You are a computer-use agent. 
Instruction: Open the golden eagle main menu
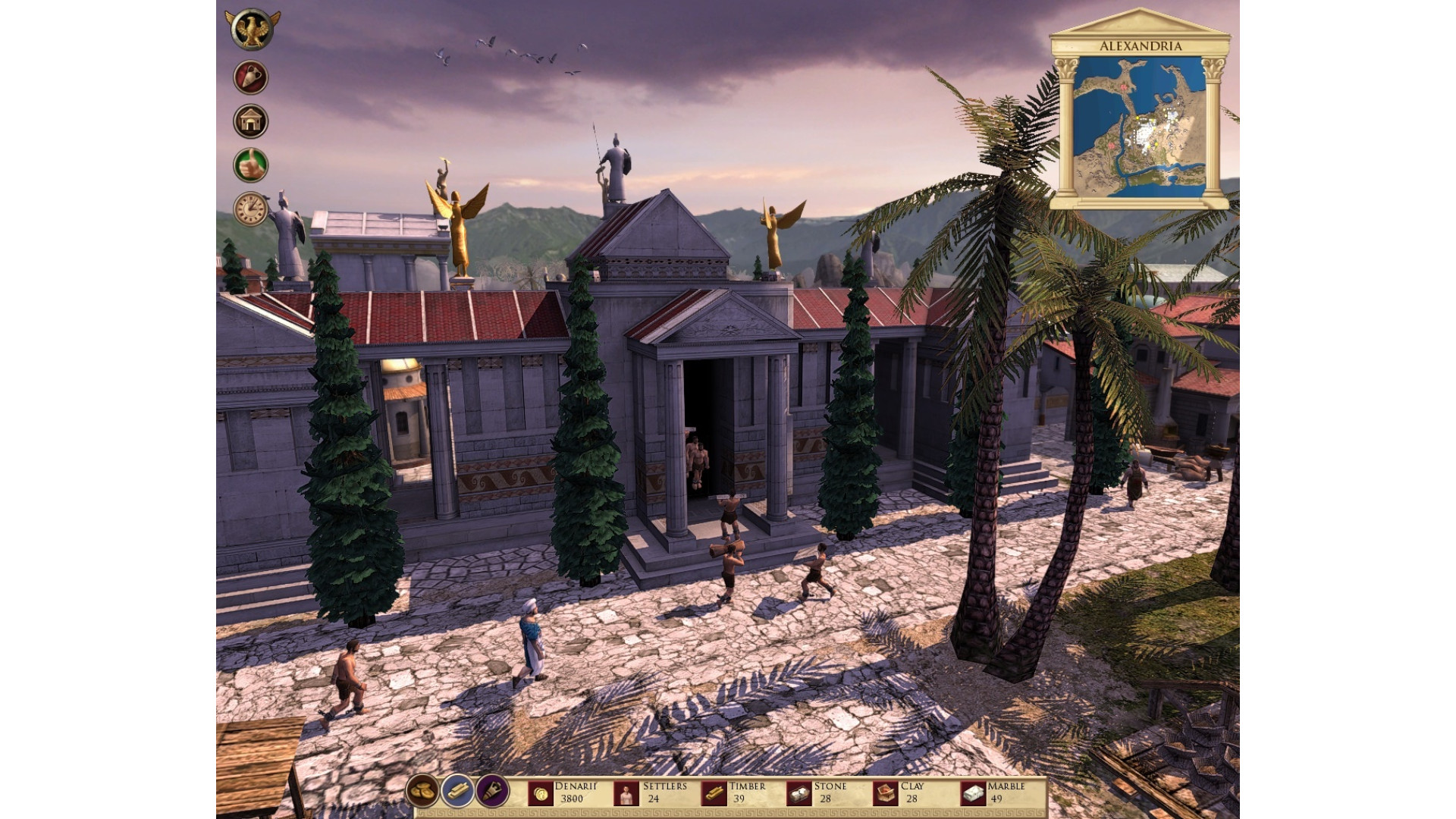click(x=252, y=30)
